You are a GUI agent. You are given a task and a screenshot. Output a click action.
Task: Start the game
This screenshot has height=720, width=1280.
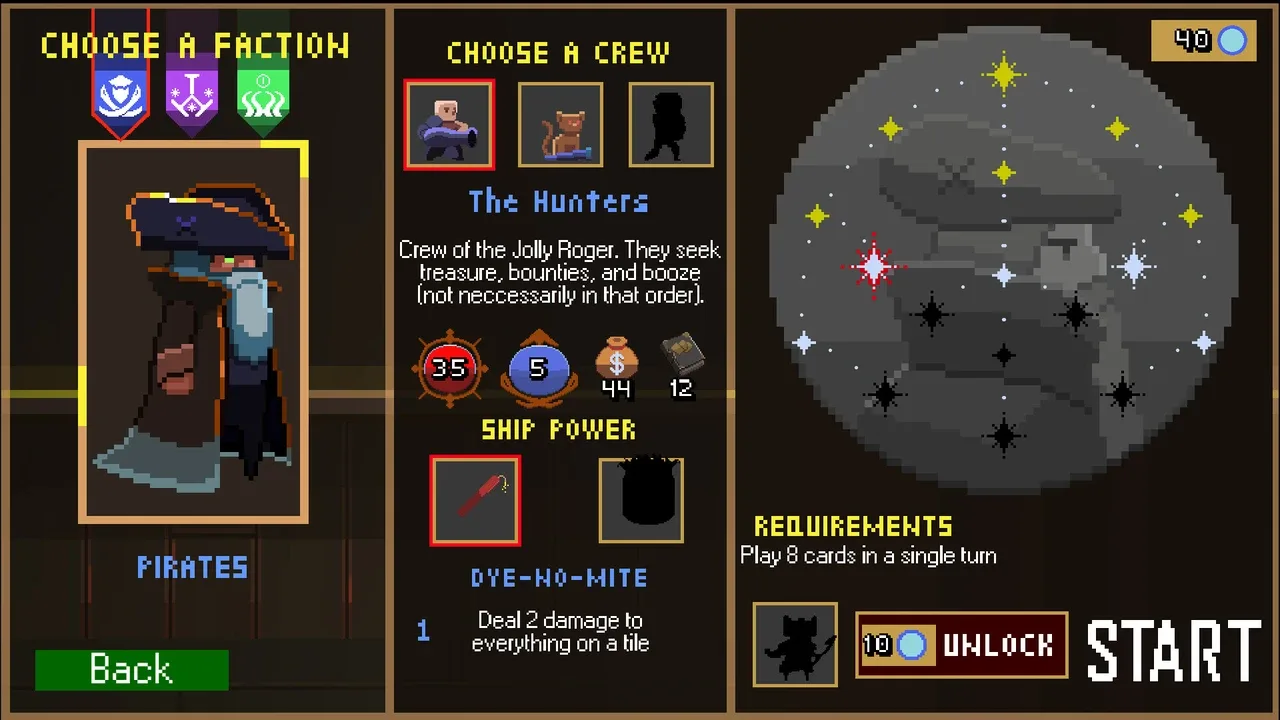coord(1174,650)
